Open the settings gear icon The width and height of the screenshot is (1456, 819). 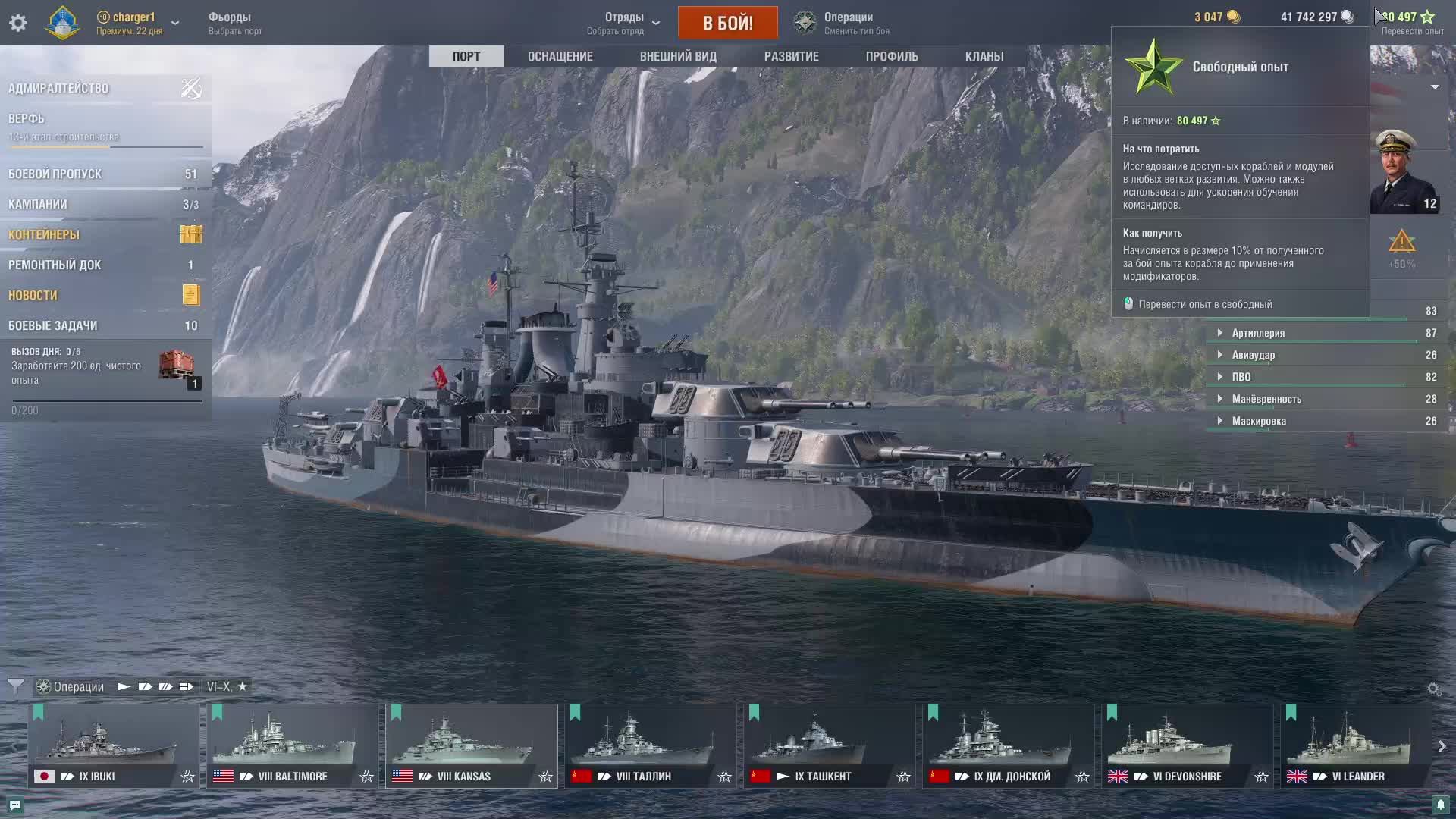point(18,23)
